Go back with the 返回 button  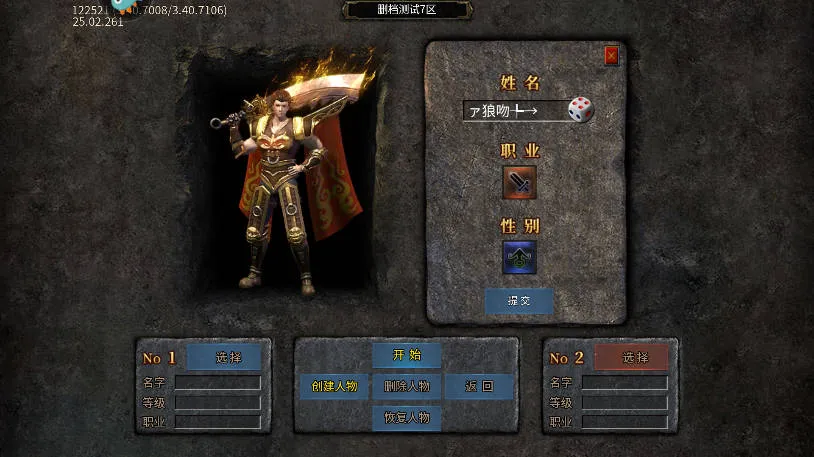(480, 386)
